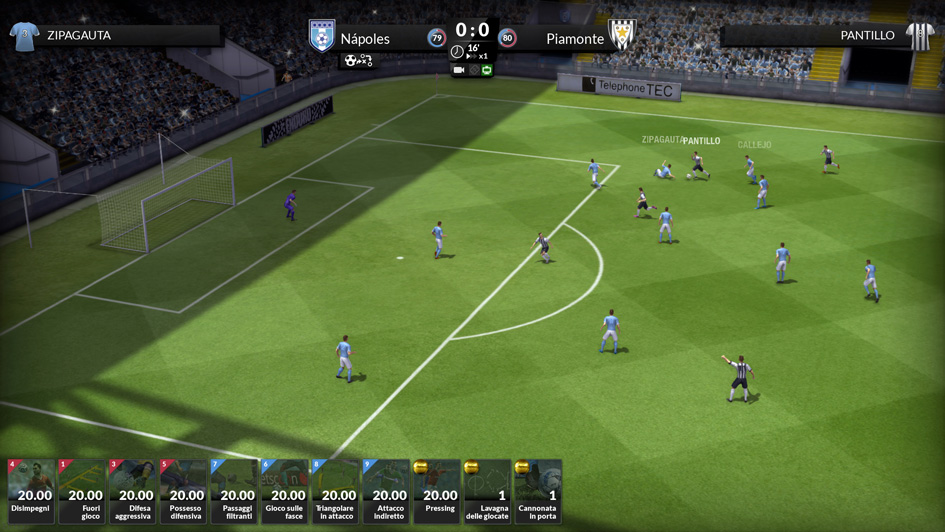Choose the Fuori gioco card
The width and height of the screenshot is (945, 532).
[x=82, y=491]
